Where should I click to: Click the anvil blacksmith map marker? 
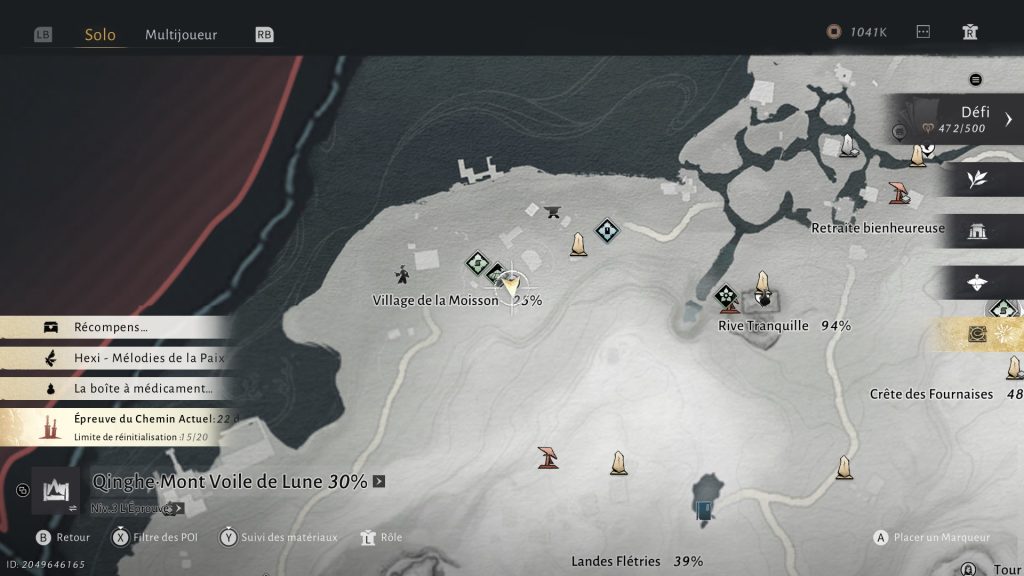click(x=548, y=210)
